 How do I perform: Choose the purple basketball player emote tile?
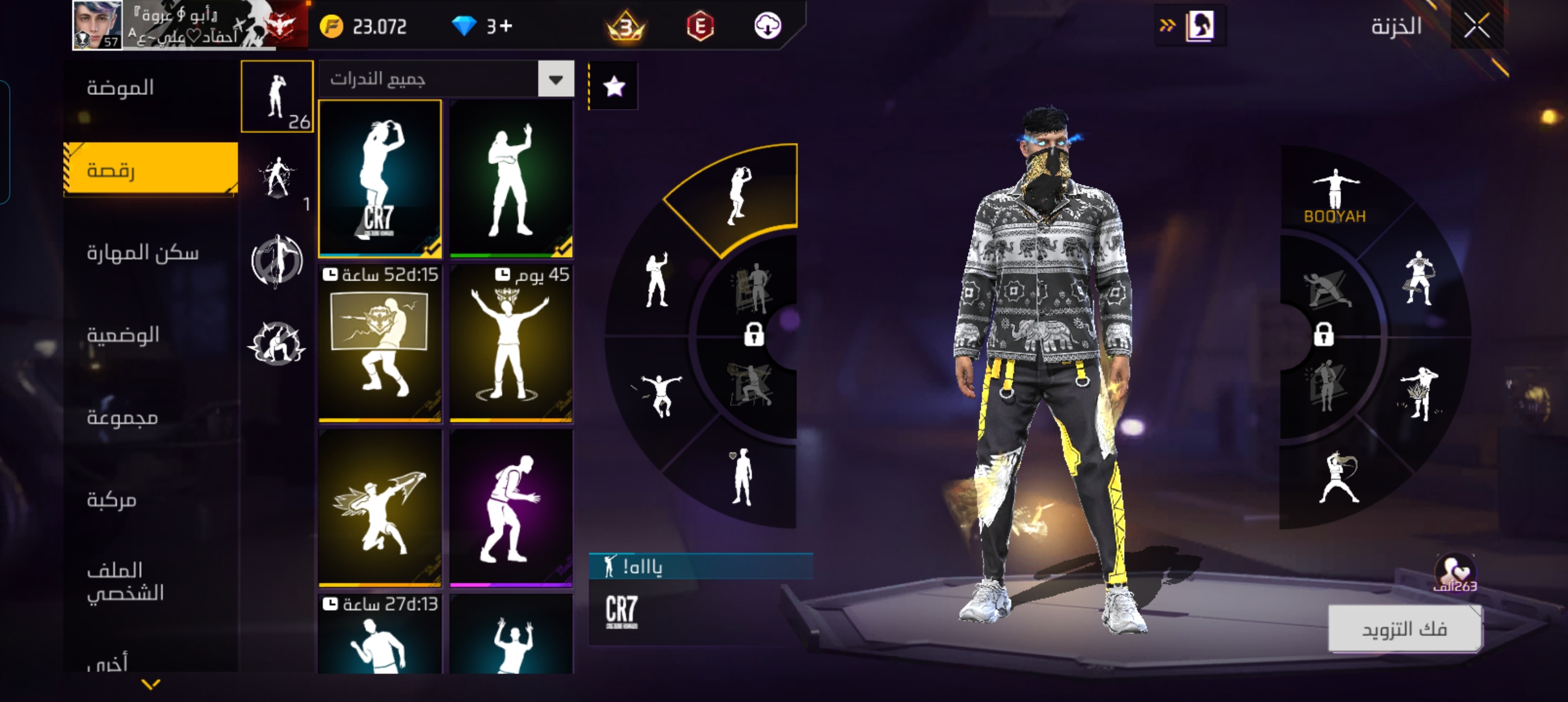click(511, 508)
